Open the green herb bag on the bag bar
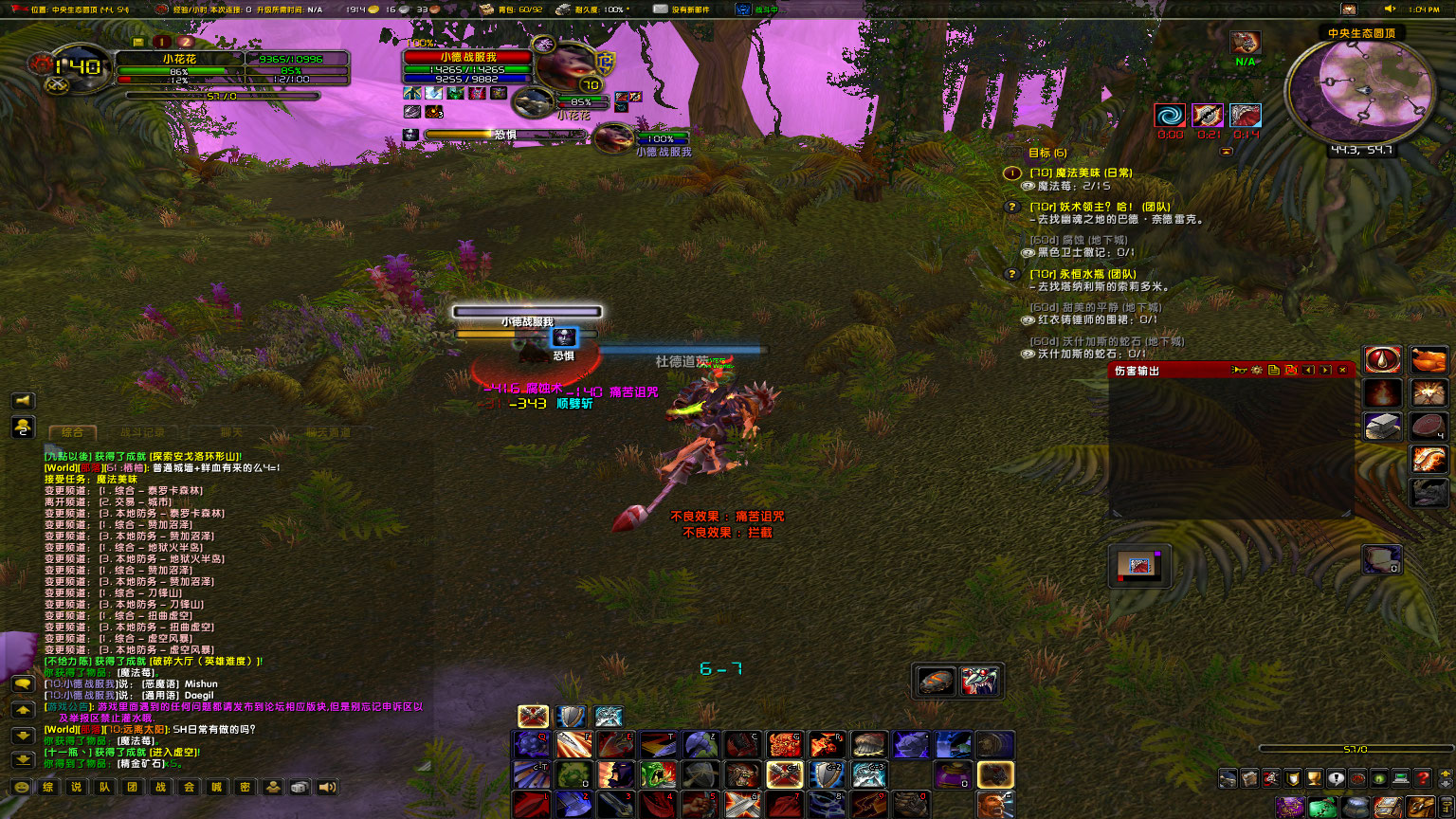Image resolution: width=1456 pixels, height=819 pixels. (1322, 807)
